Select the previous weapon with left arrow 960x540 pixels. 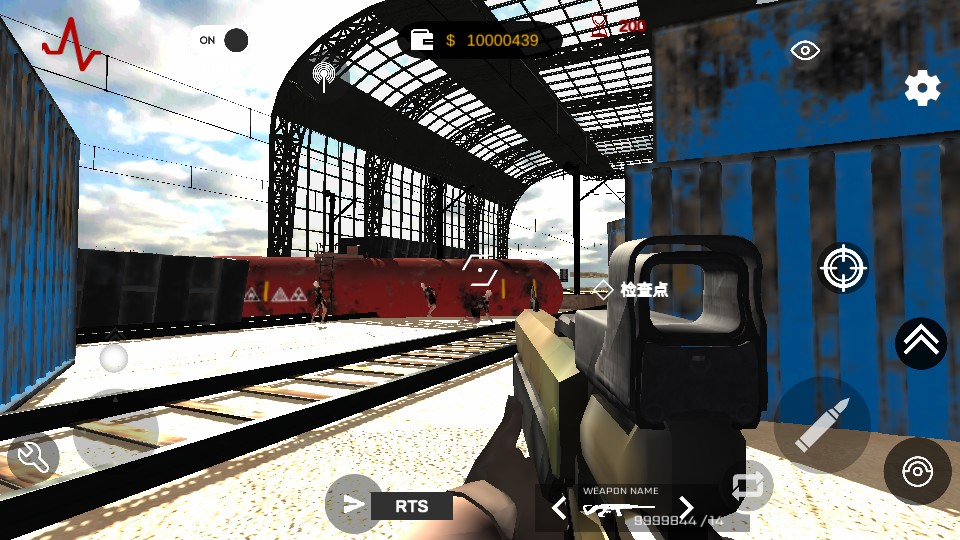[560, 508]
